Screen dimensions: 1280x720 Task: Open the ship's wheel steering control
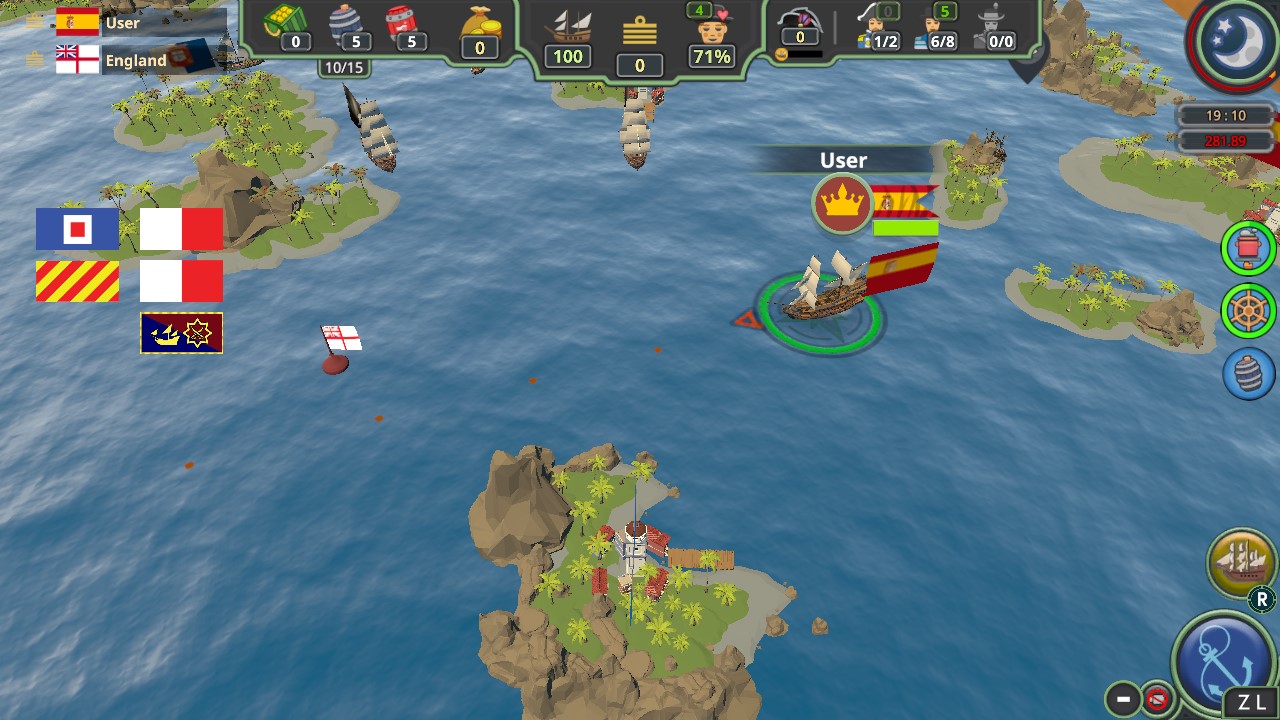(x=1247, y=311)
